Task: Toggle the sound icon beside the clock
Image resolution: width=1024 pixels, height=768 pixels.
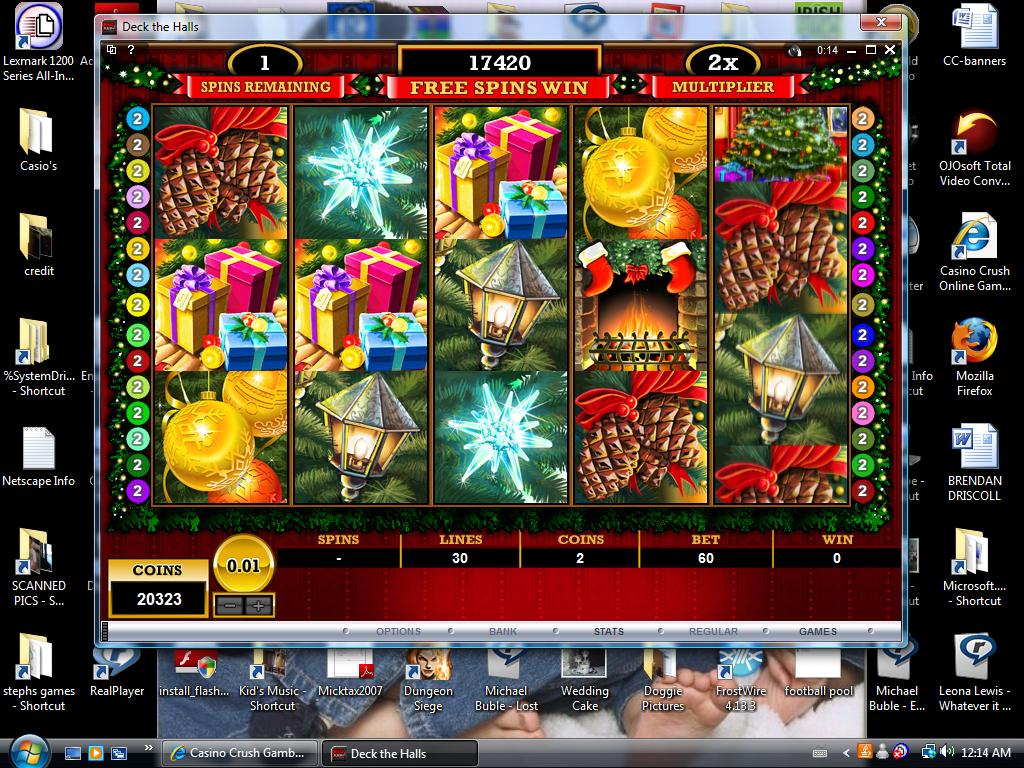Action: (x=796, y=50)
